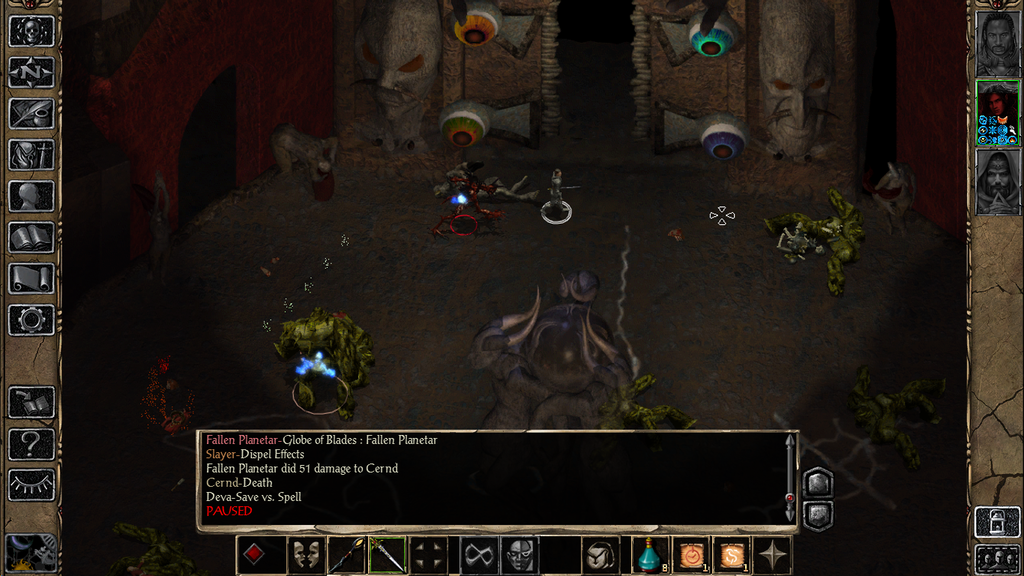Activate the rest closed-eye button
This screenshot has height=576, width=1024.
[x=31, y=484]
